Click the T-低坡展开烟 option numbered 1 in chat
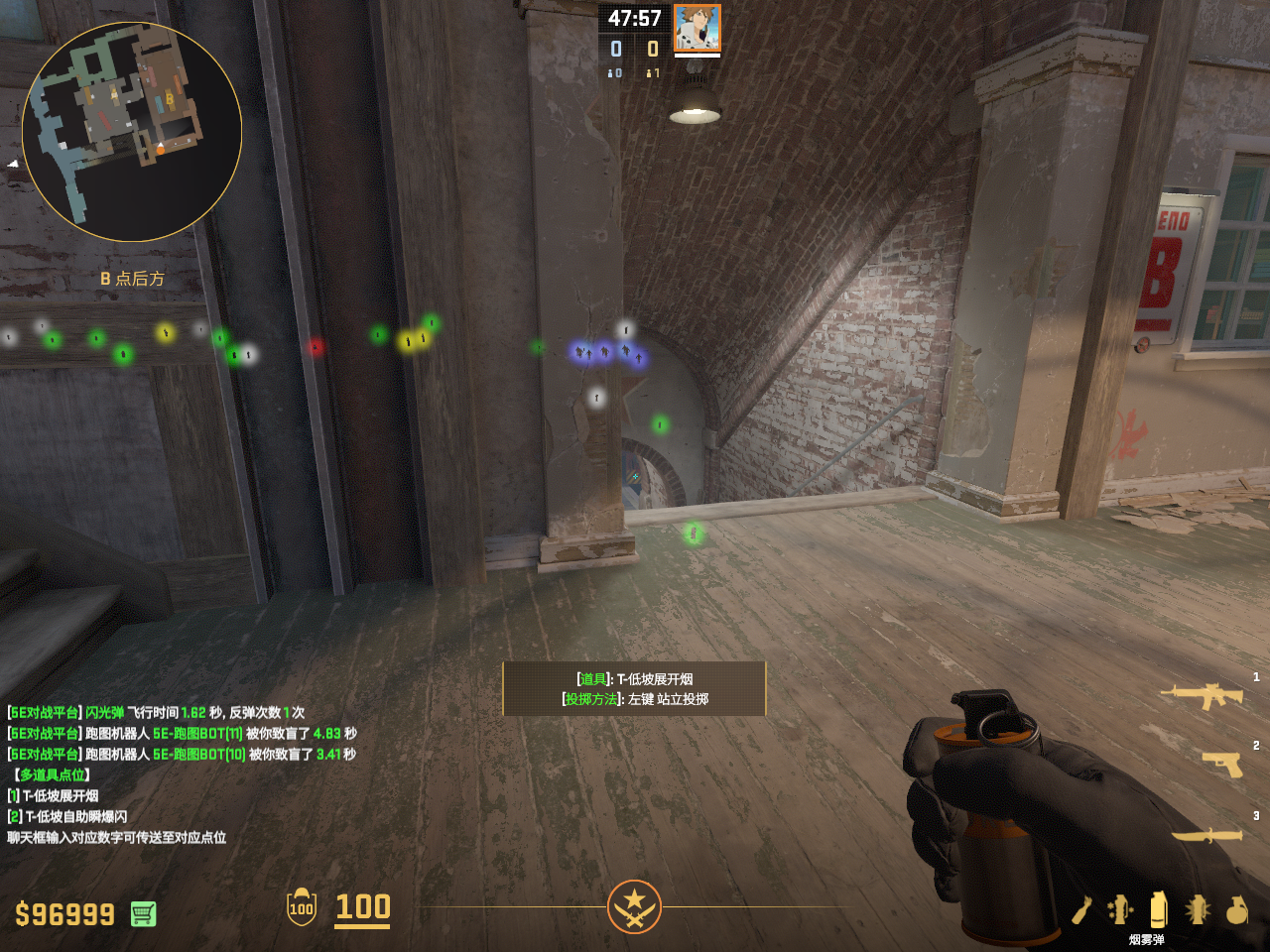This screenshot has width=1270, height=952. 62,795
